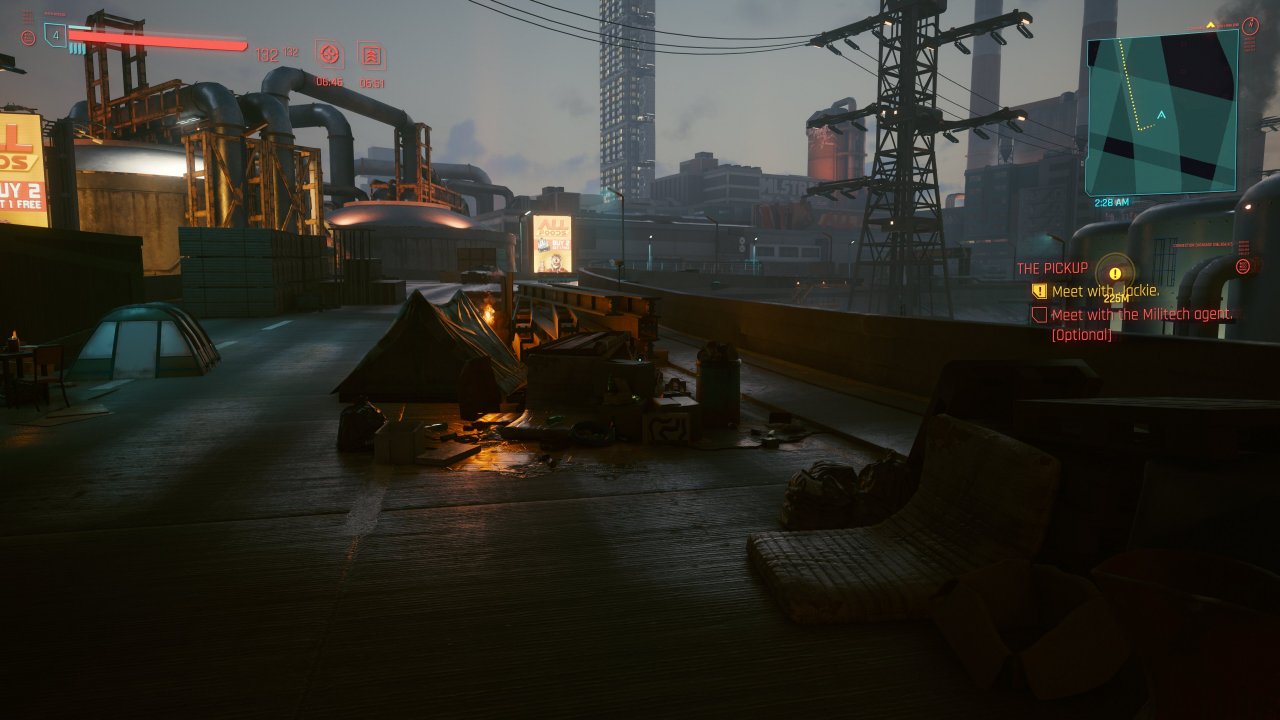The image size is (1280, 720).
Task: Select the [Optional] objective label
Action: [x=1082, y=333]
